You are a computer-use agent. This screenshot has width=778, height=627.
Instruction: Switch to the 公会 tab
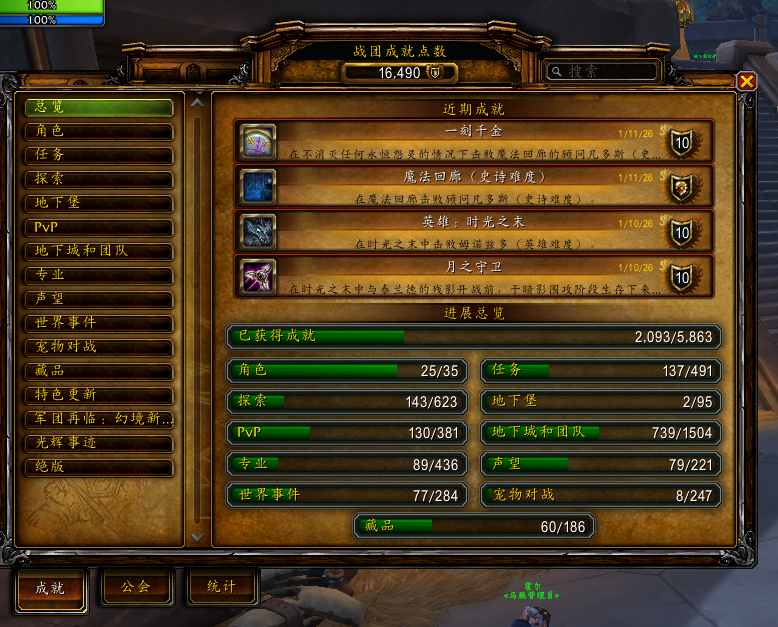tap(135, 588)
